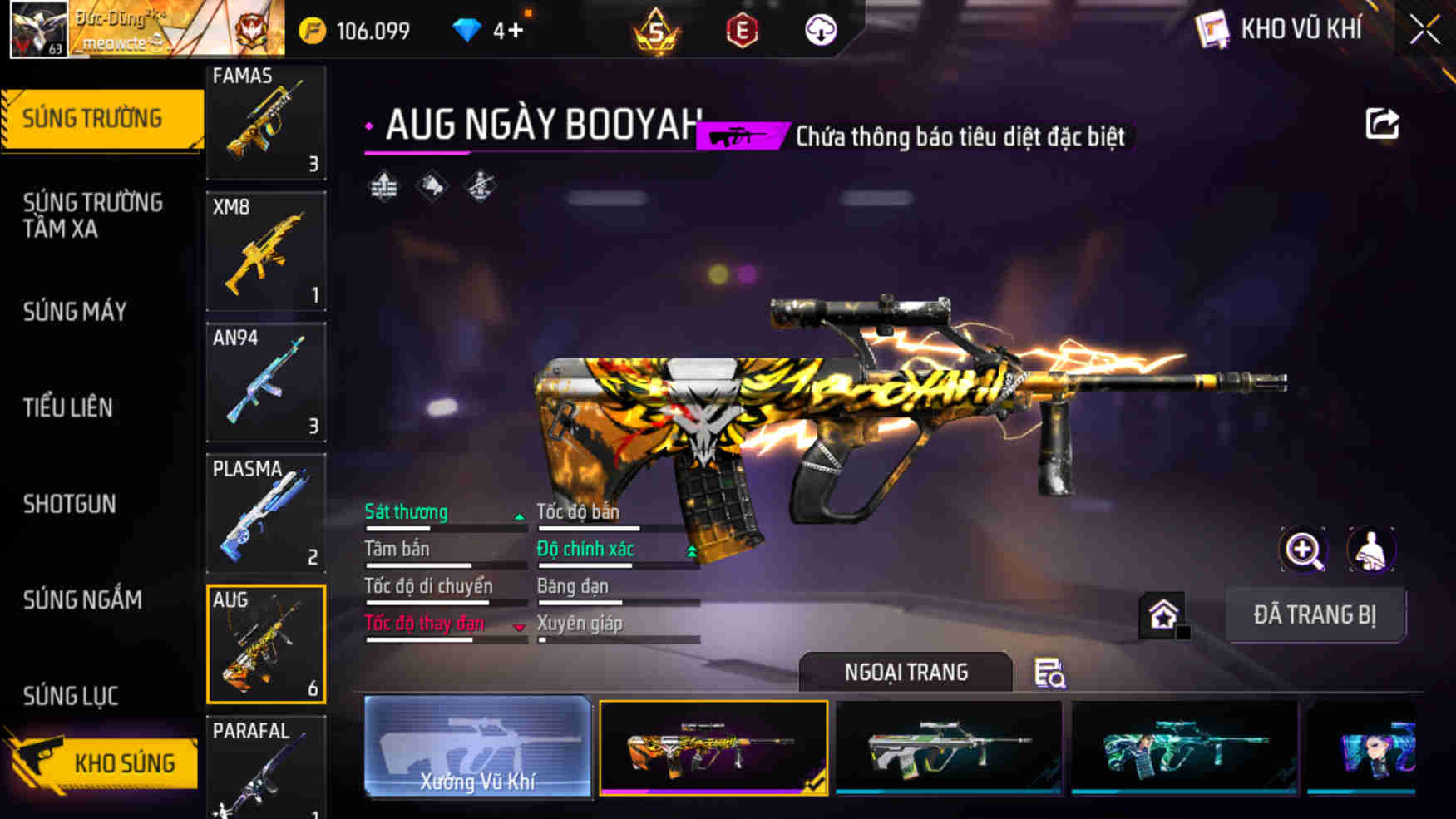Screen dimensions: 1456x819
Task: Open the NGOẠI TRANG tab
Action: [x=906, y=672]
